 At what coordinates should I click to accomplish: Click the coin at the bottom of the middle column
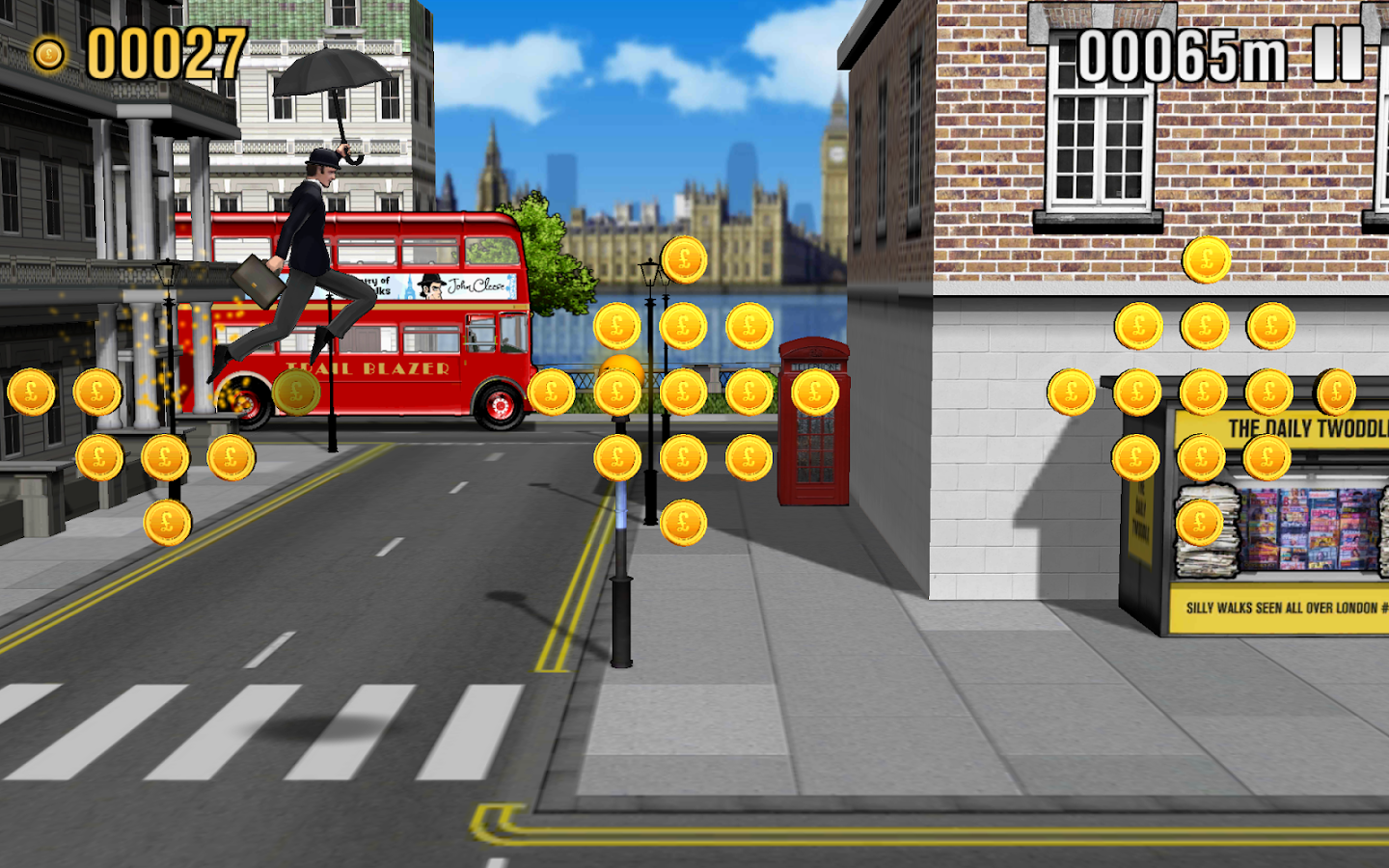point(685,524)
